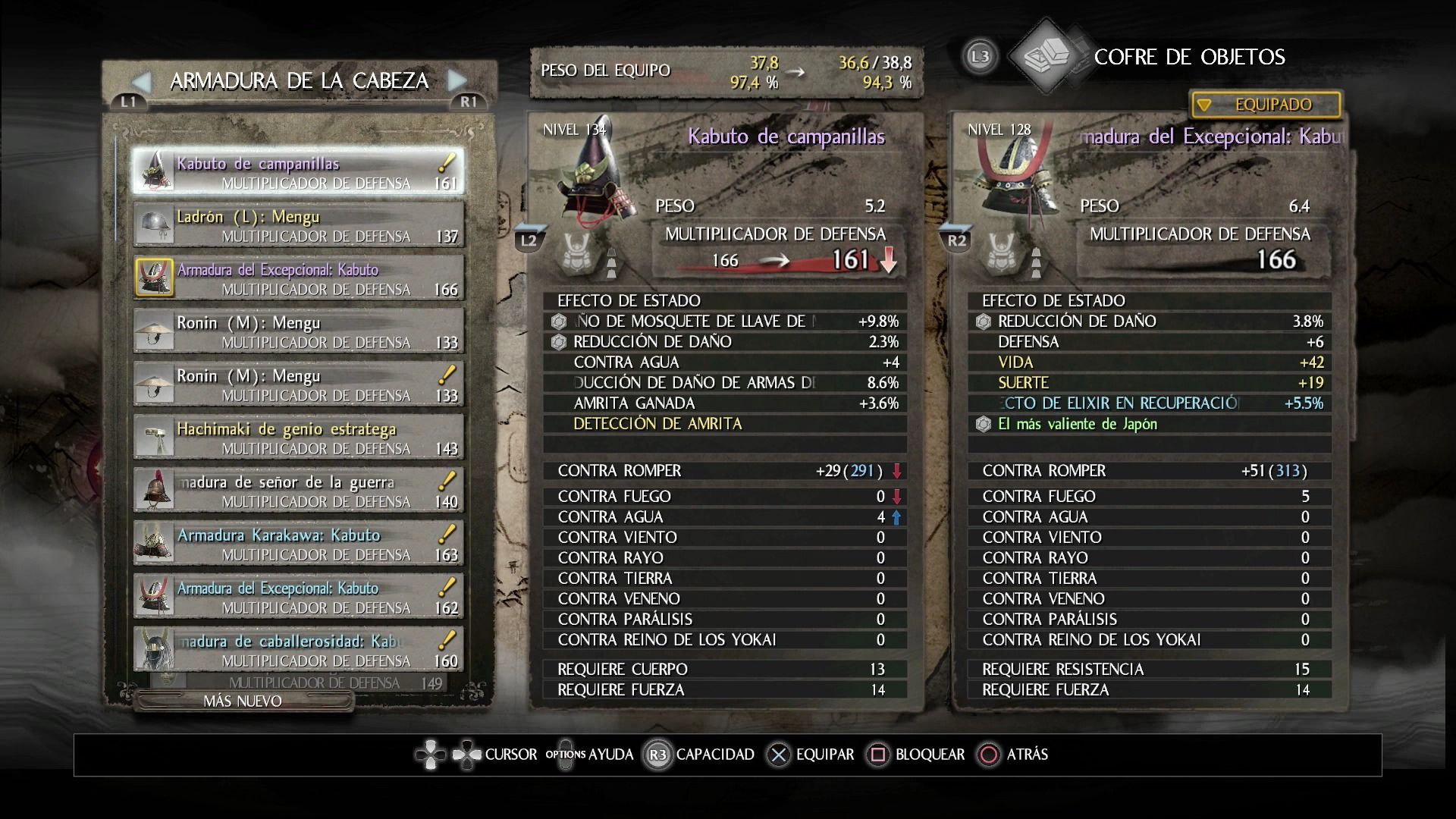Pick the Hachimaki de genio estratega
This screenshot has width=1456, height=819.
click(x=298, y=438)
